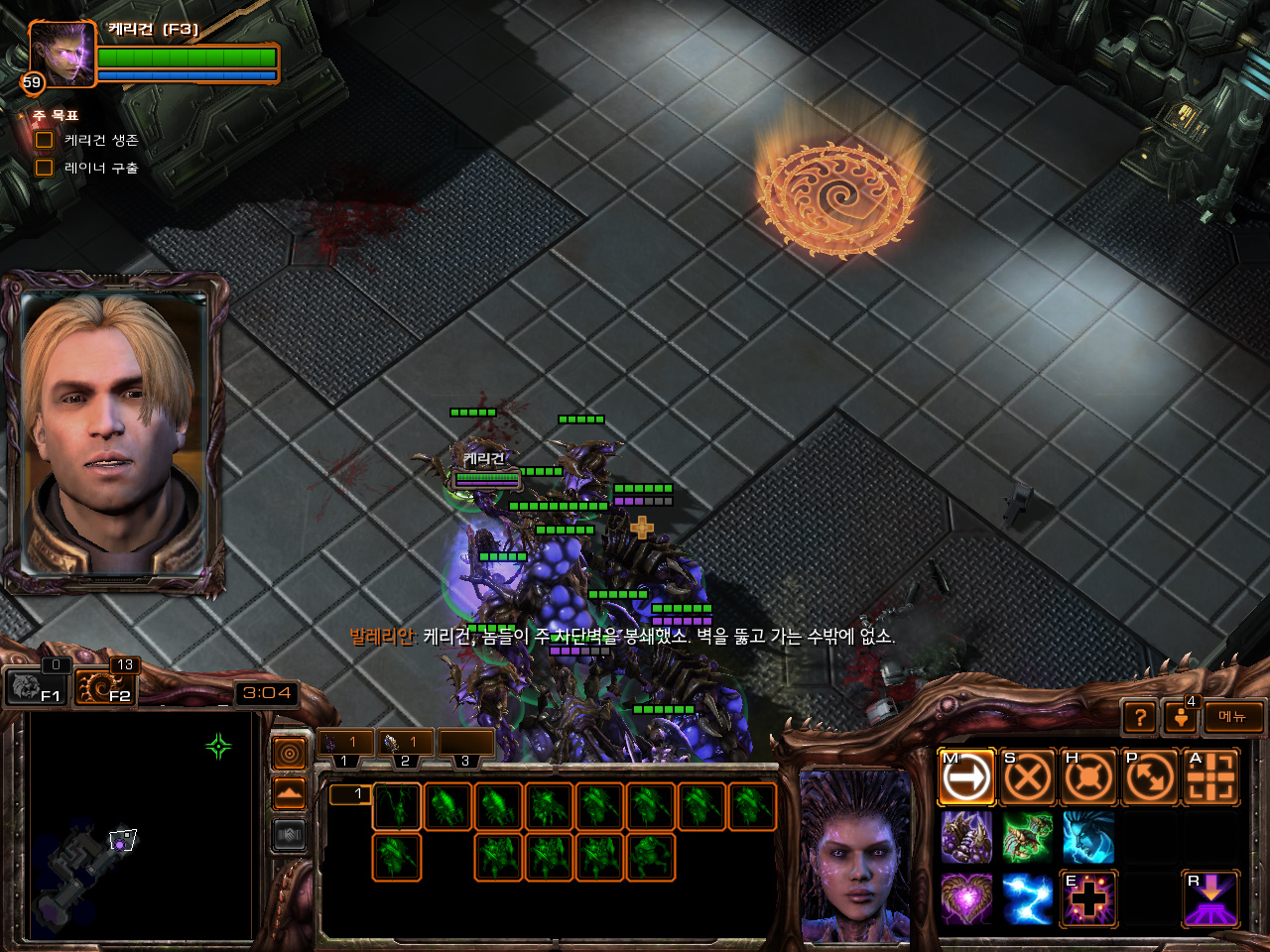Open the 메뉴 game menu
The height and width of the screenshot is (952, 1270).
click(1233, 717)
